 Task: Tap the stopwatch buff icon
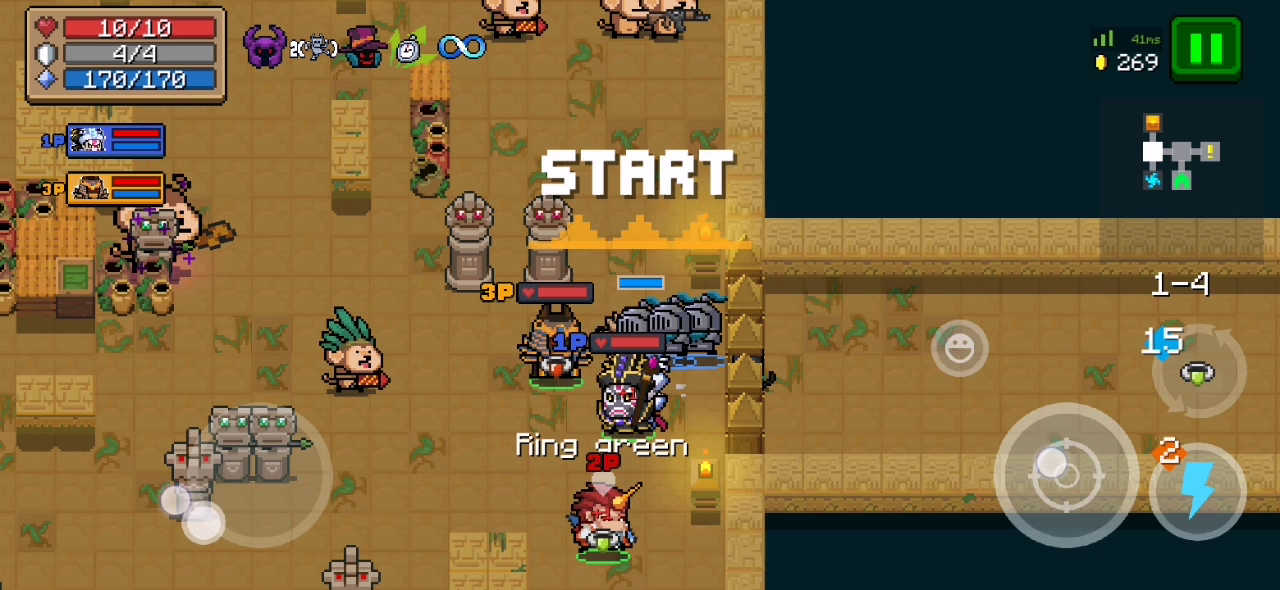tap(408, 48)
